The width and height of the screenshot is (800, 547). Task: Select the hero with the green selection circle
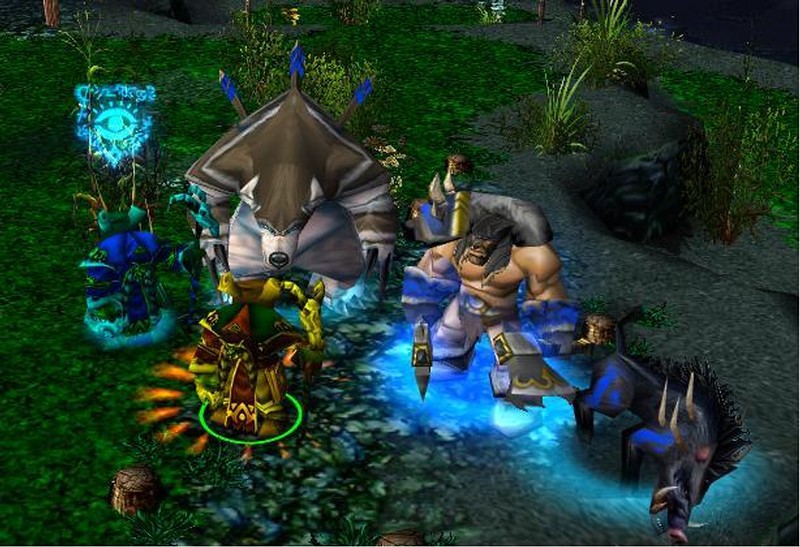click(250, 365)
